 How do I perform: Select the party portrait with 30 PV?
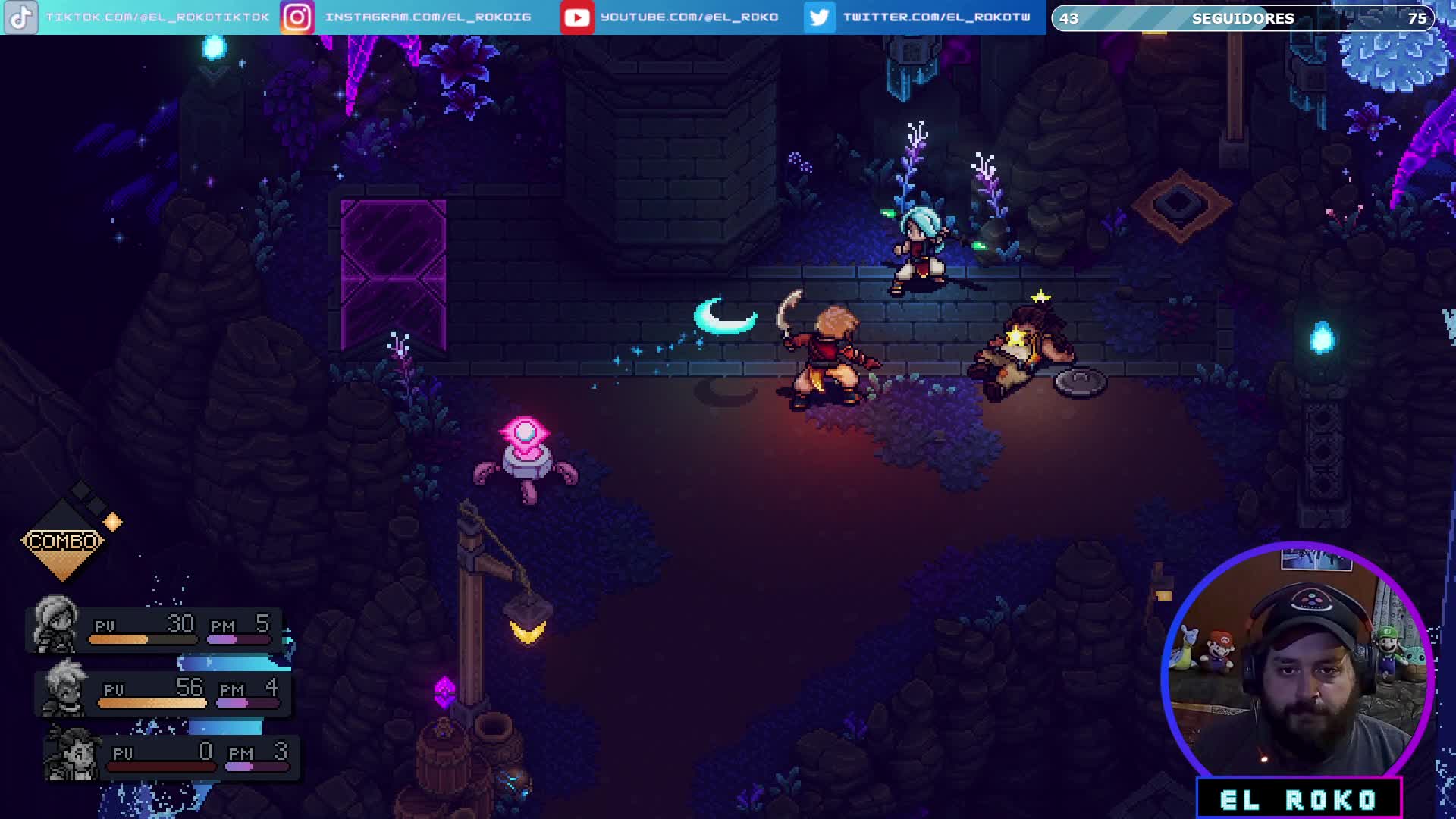pyautogui.click(x=55, y=625)
